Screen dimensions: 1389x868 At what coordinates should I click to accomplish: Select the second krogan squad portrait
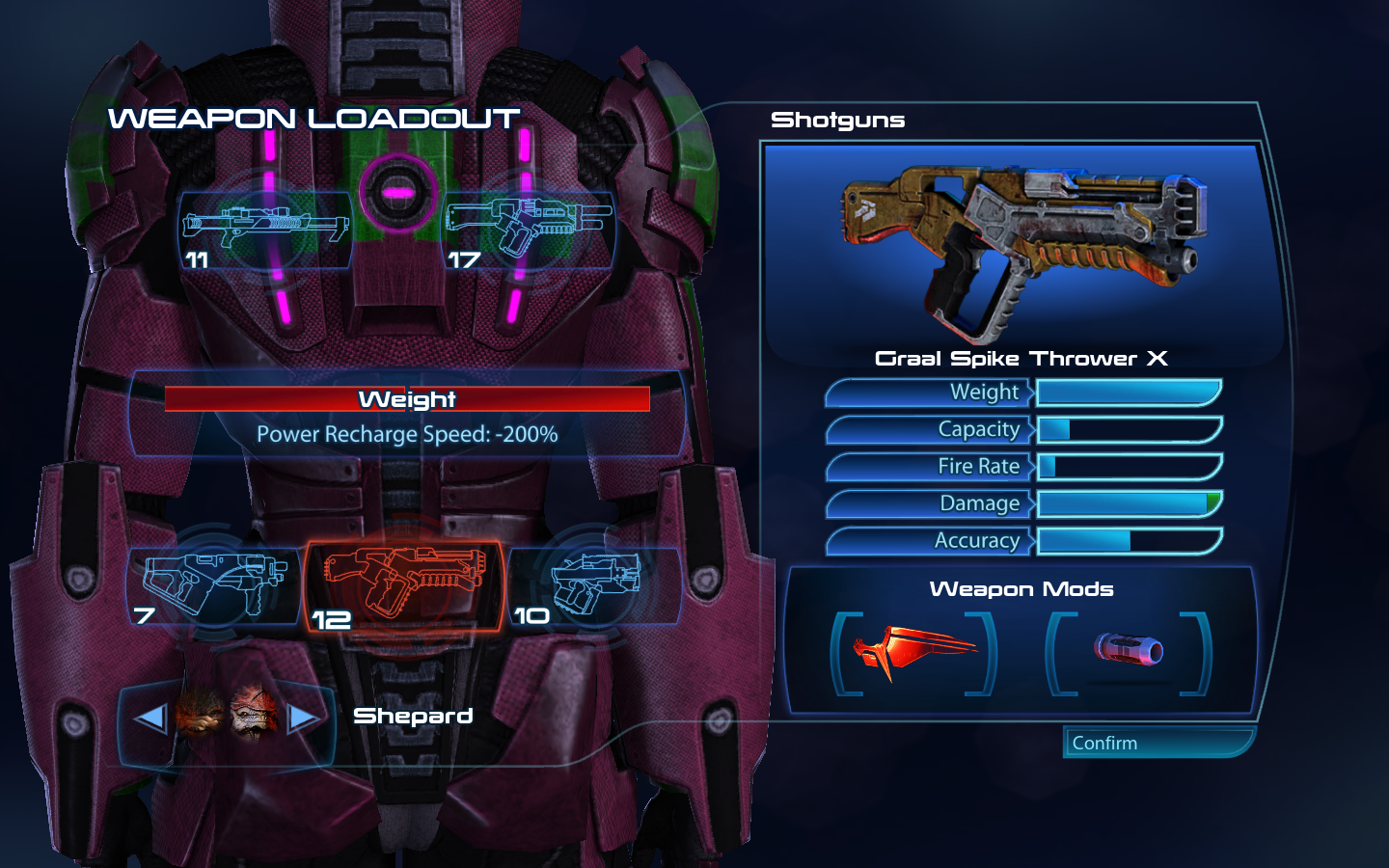click(255, 714)
